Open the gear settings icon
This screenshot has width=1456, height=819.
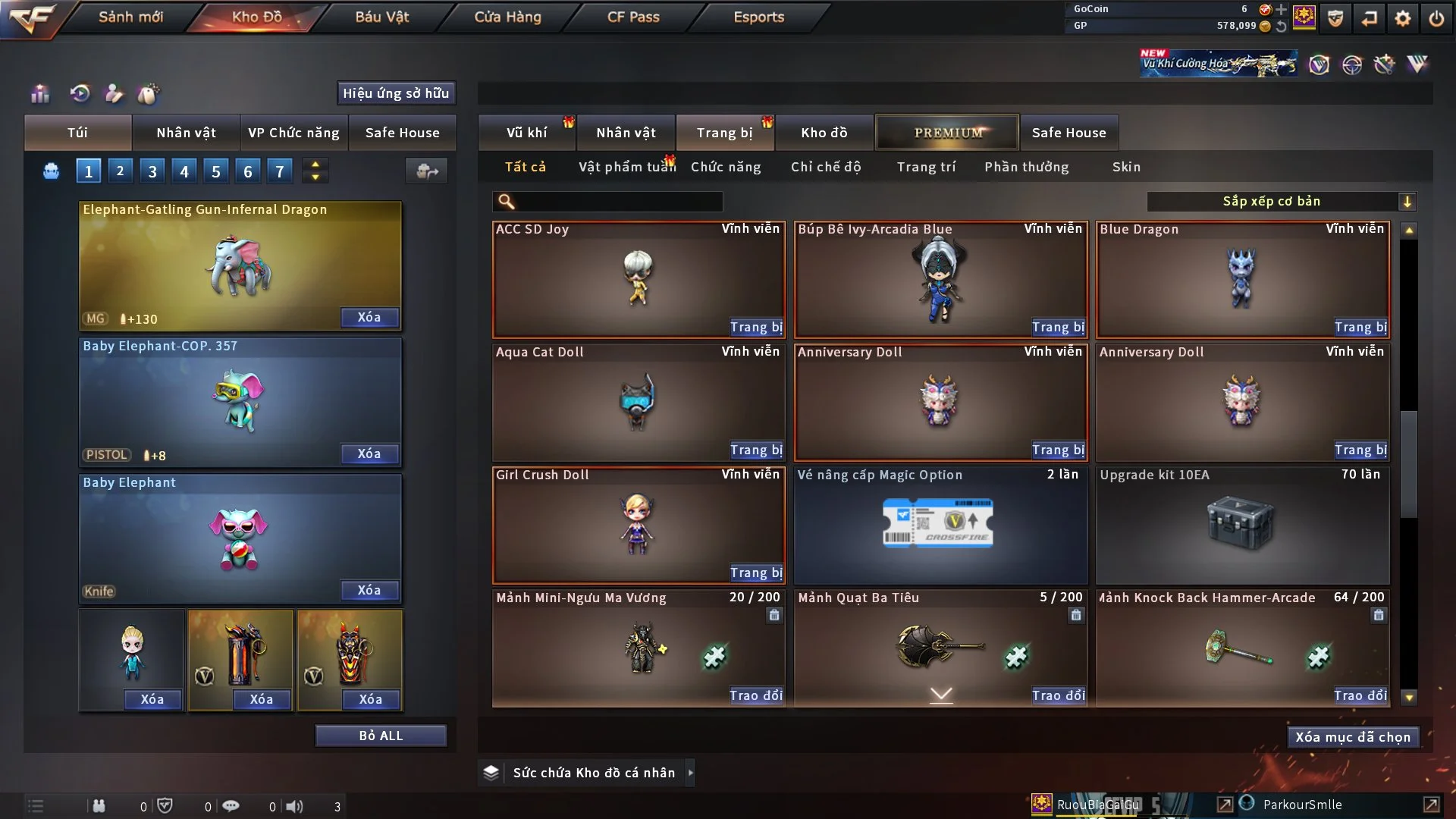click(x=1403, y=18)
